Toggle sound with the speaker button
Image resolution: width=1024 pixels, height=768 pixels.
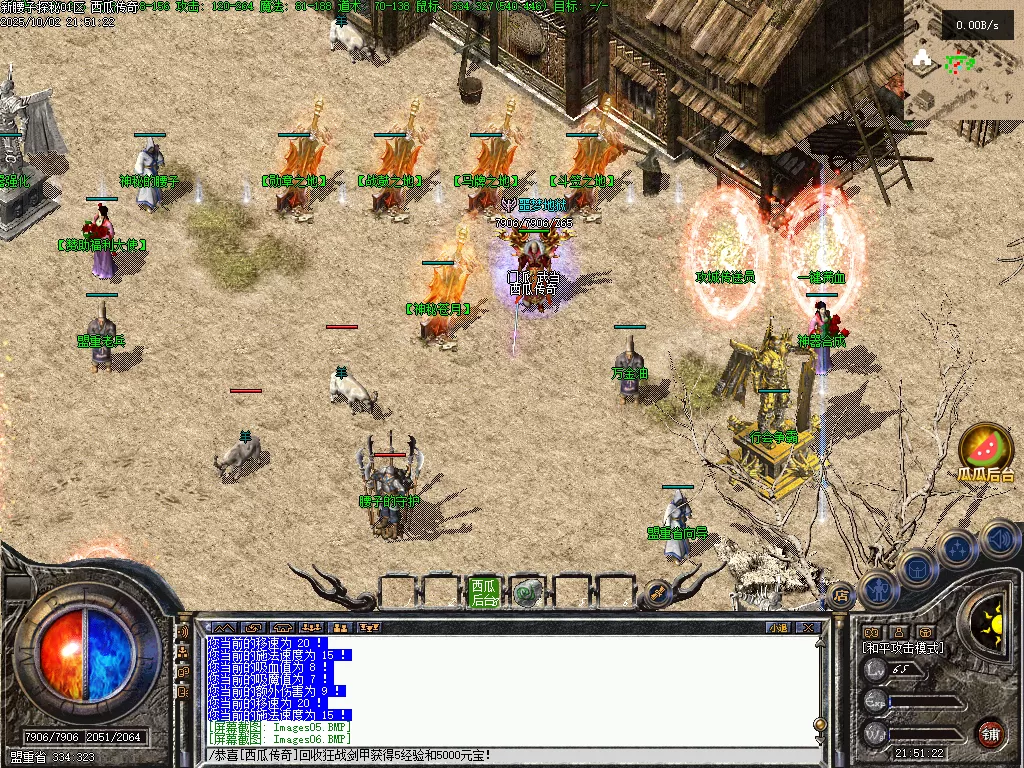[x=999, y=539]
